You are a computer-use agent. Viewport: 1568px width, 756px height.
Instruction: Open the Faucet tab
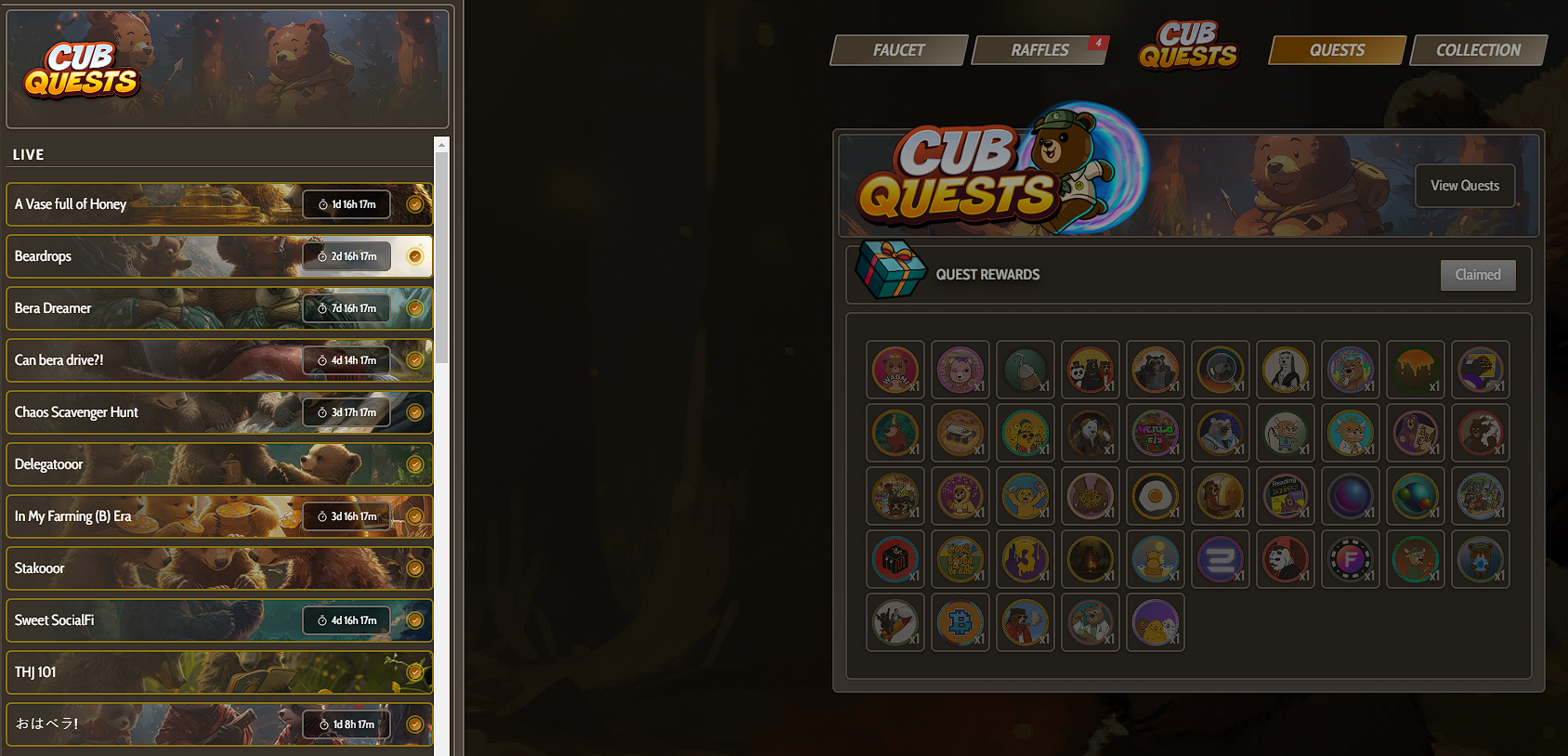pos(898,50)
